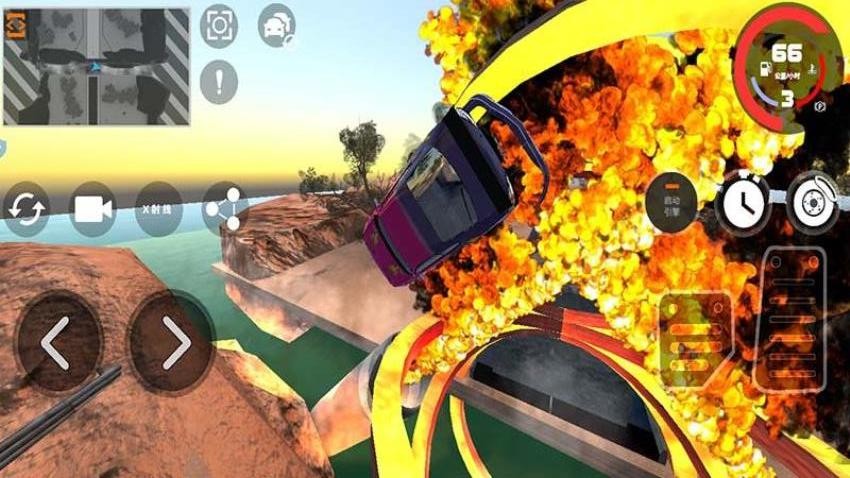Tap the exclamation mark alert button
Image resolution: width=850 pixels, height=478 pixels.
pos(219,81)
